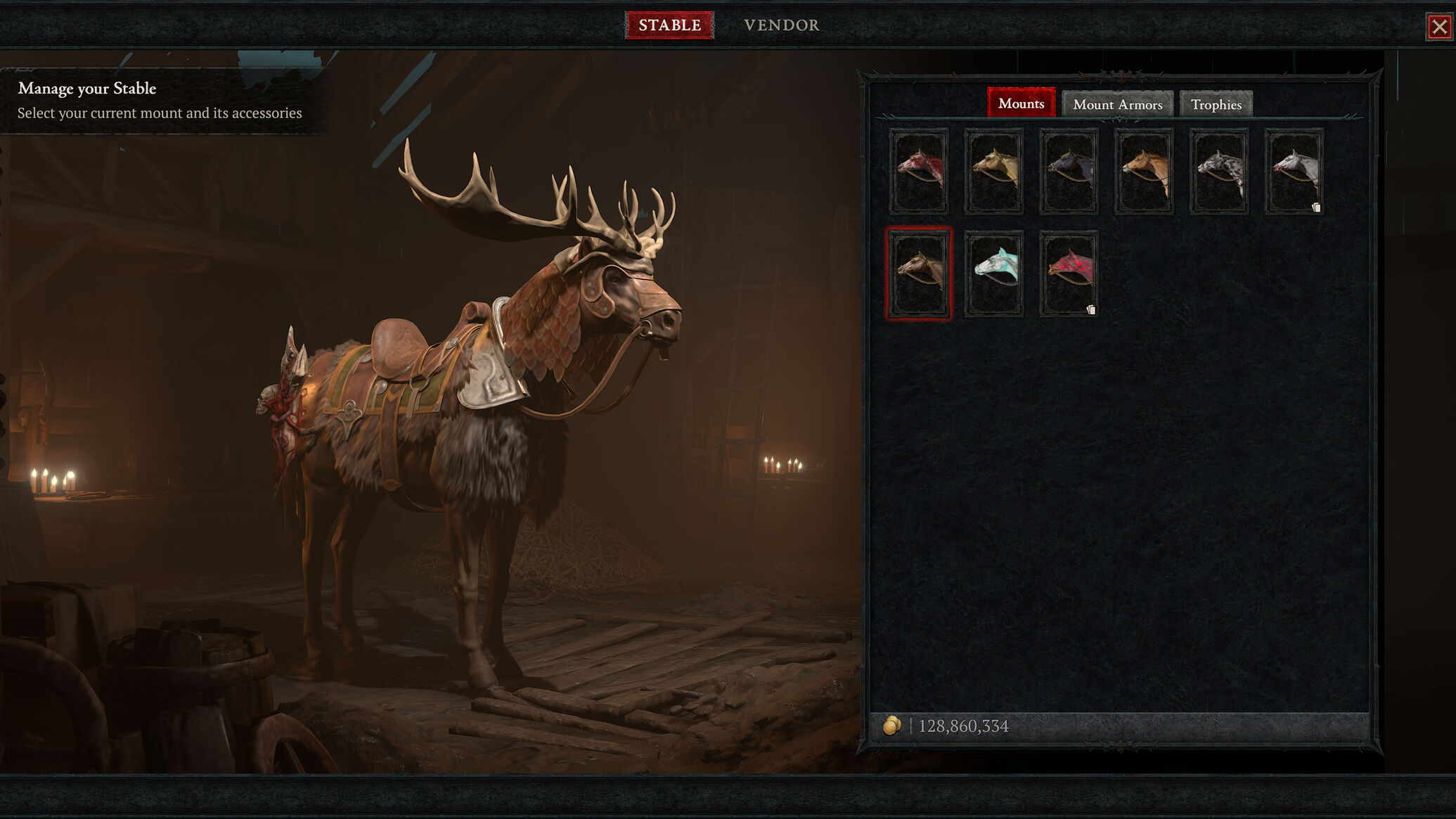Click the highlighted brown horse mount
The image size is (1456, 819).
click(x=919, y=273)
